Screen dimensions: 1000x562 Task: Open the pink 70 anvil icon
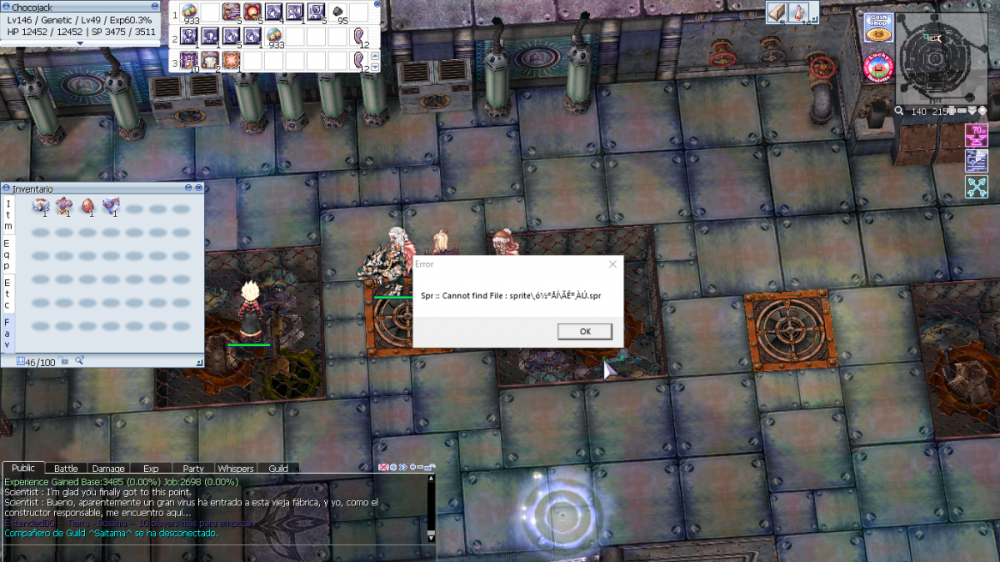(x=976, y=135)
